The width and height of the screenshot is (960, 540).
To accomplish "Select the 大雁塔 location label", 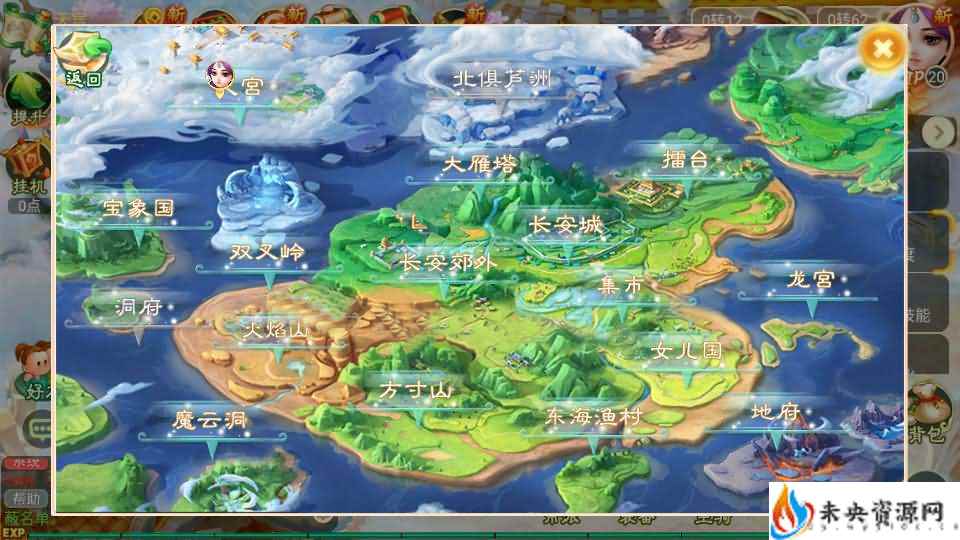I will pos(481,165).
